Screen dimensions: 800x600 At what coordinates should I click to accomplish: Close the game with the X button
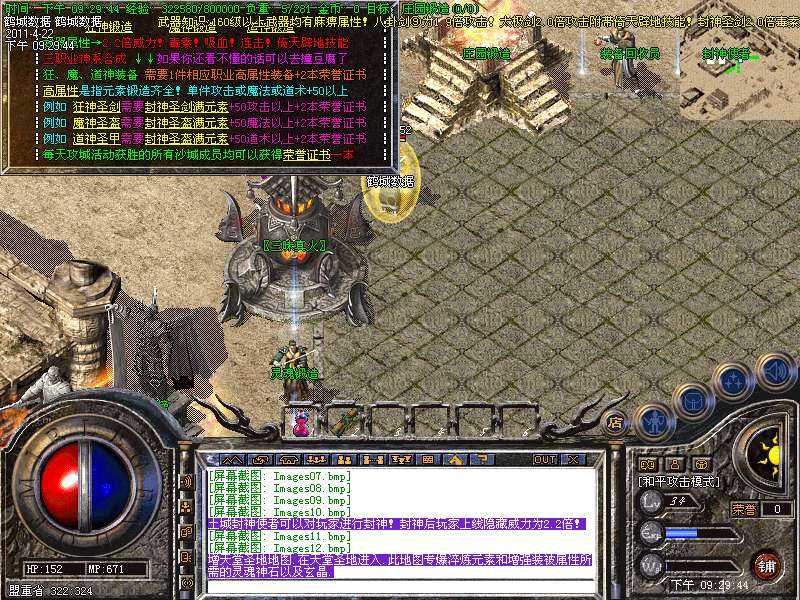coord(574,459)
